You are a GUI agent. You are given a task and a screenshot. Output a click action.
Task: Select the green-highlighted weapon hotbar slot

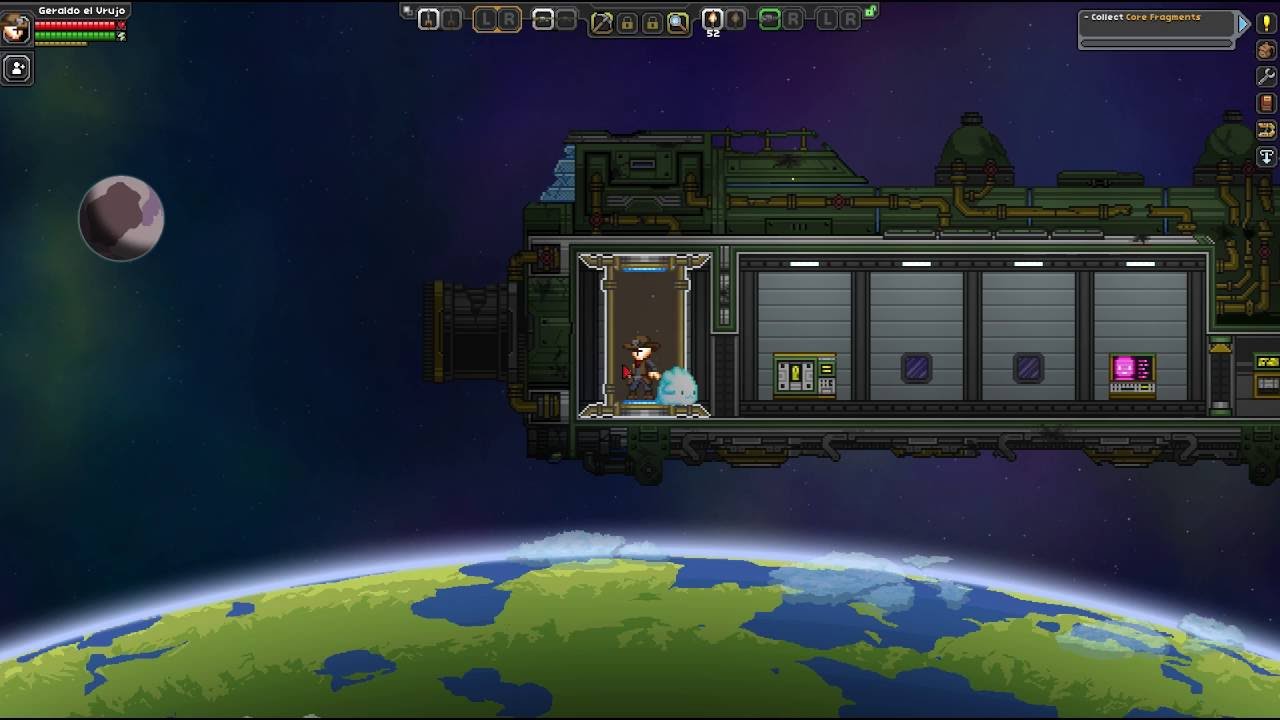[769, 19]
